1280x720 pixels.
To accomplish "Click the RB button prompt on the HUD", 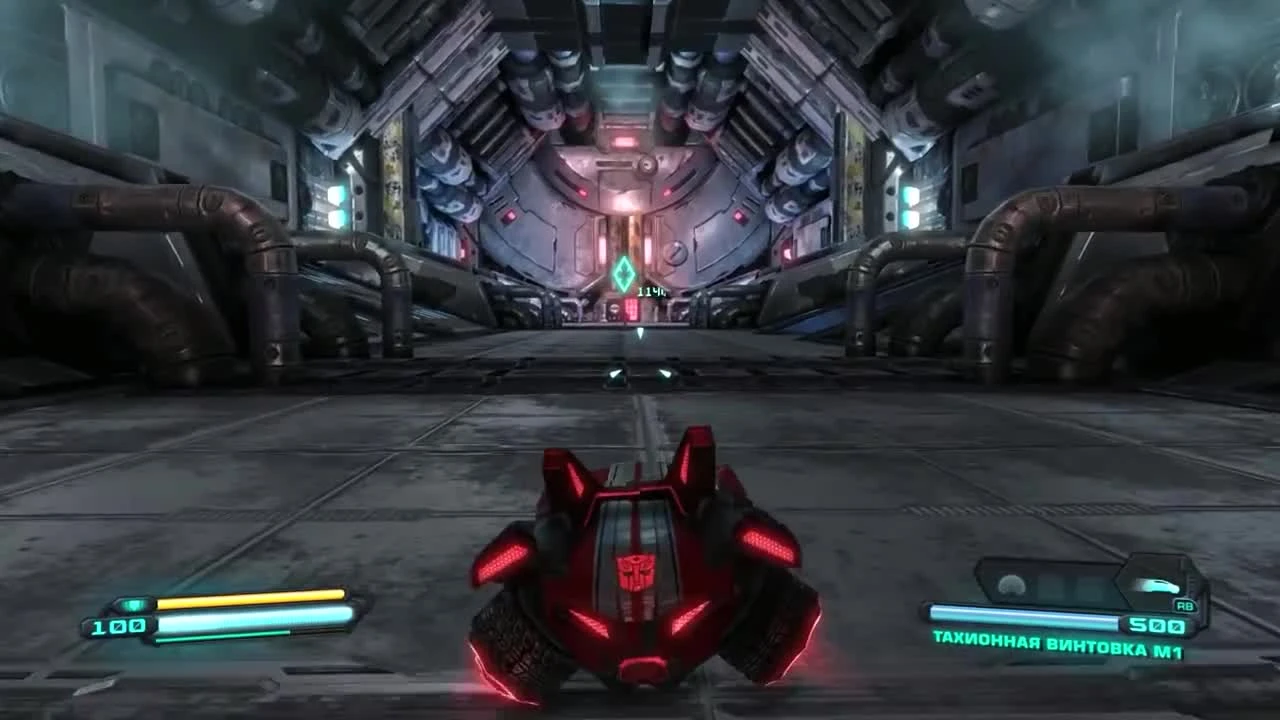I will tap(1184, 604).
